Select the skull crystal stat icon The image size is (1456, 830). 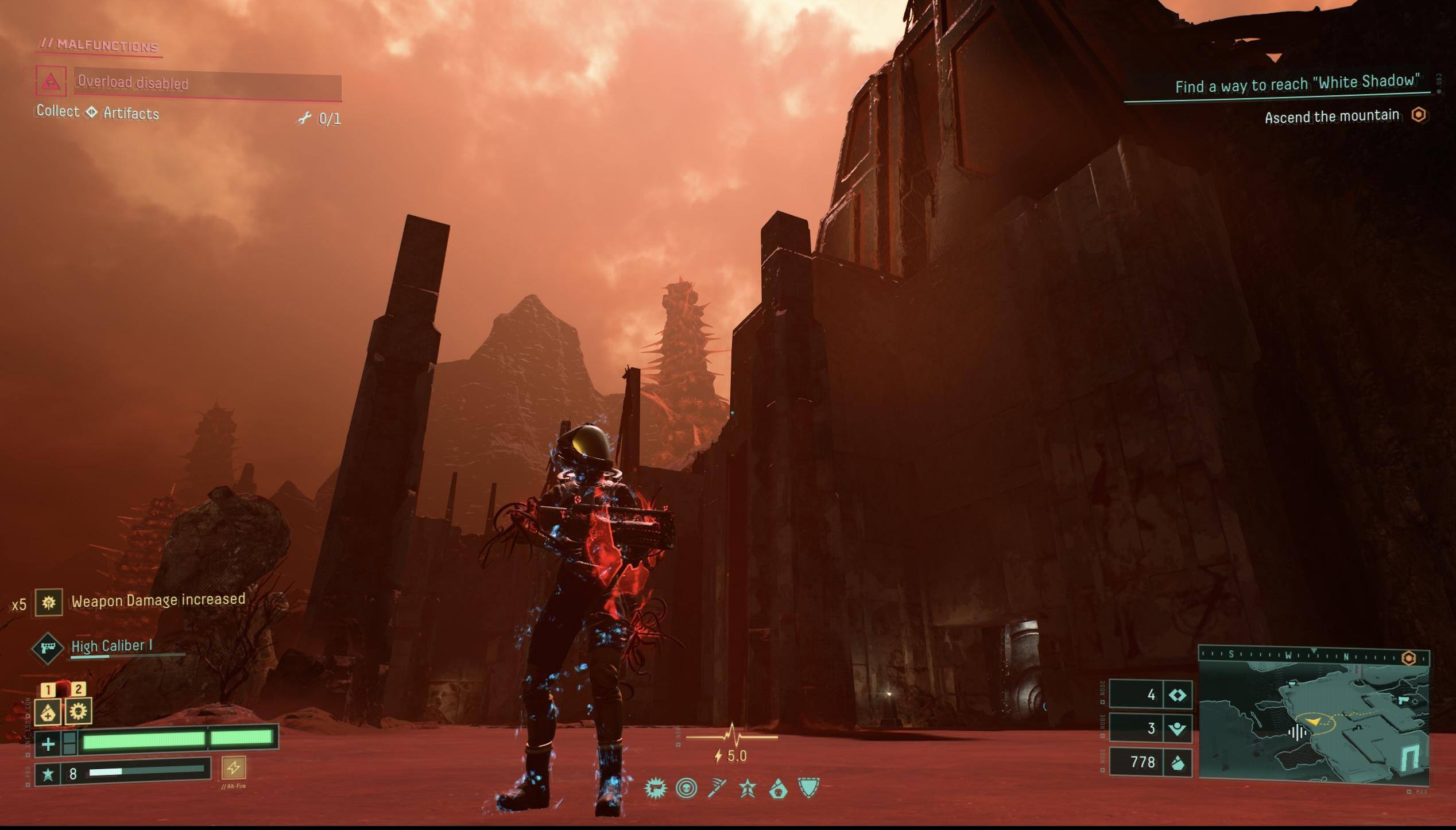pos(778,789)
